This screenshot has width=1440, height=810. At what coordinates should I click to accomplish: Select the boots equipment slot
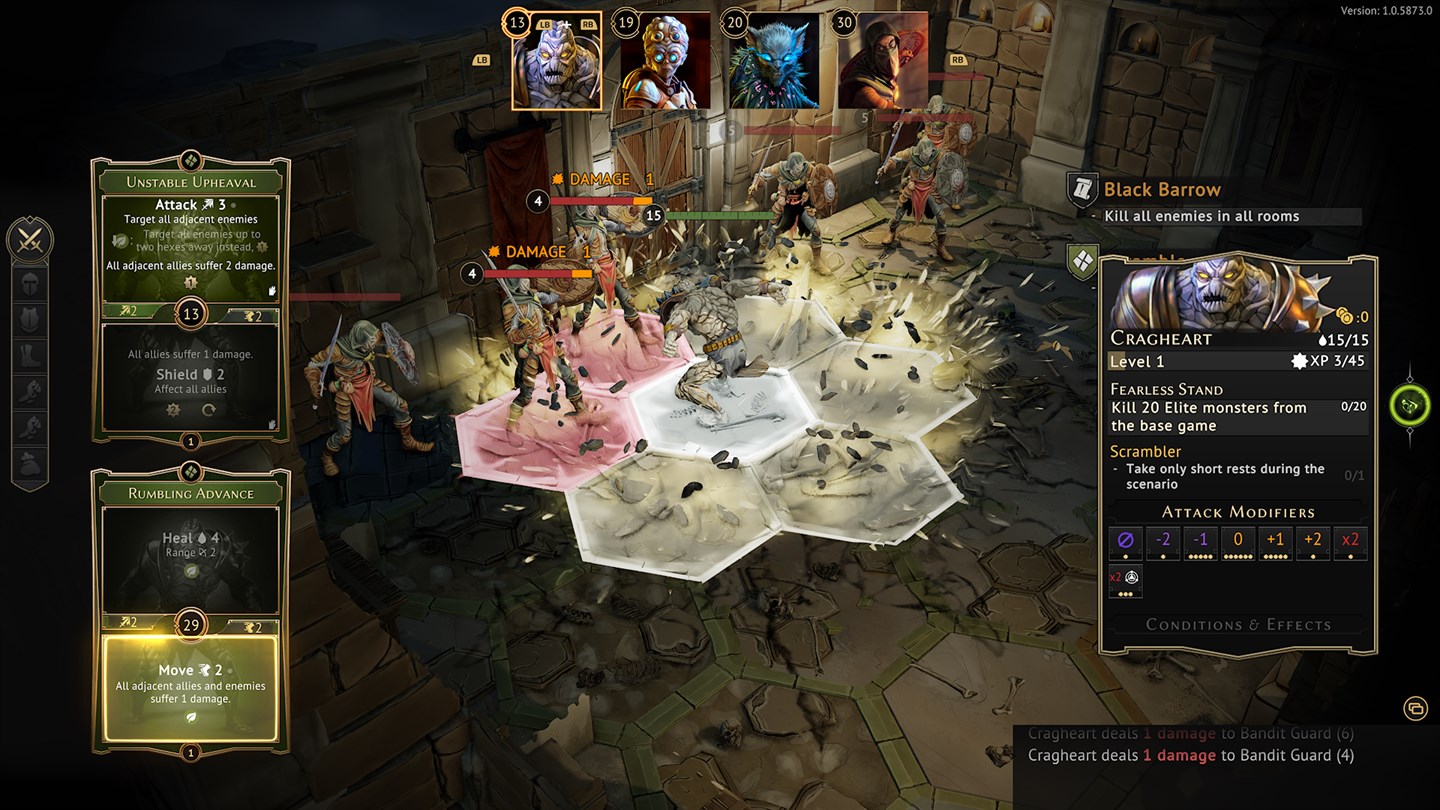(30, 355)
